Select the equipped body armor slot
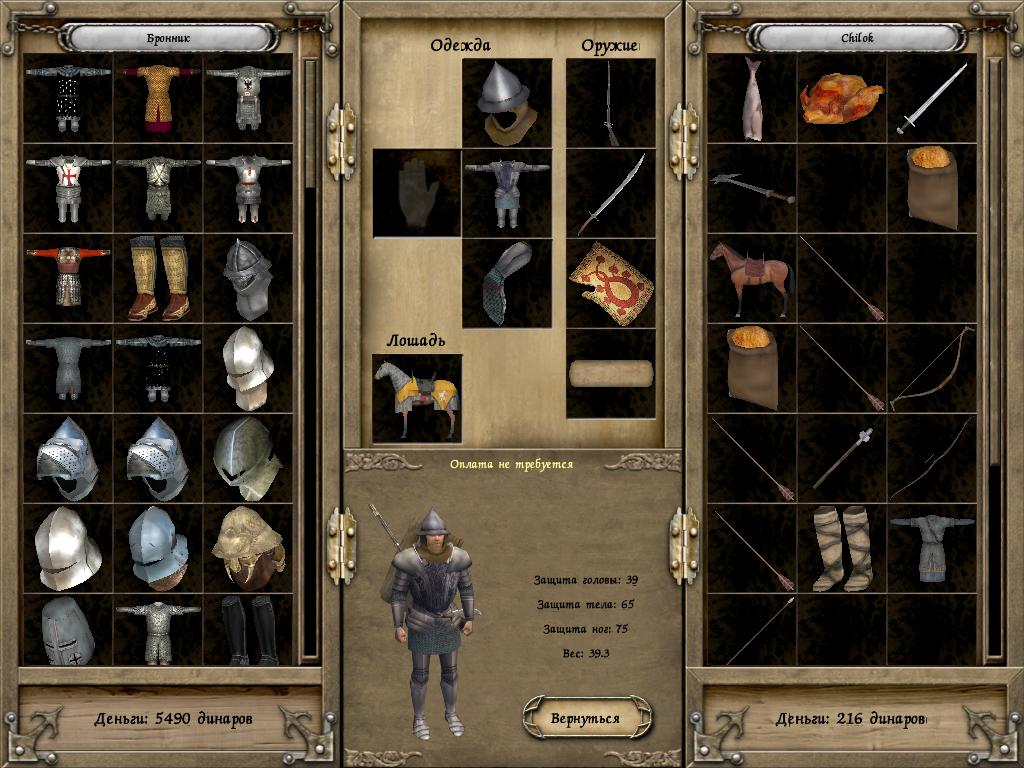1024x768 pixels. [x=507, y=193]
